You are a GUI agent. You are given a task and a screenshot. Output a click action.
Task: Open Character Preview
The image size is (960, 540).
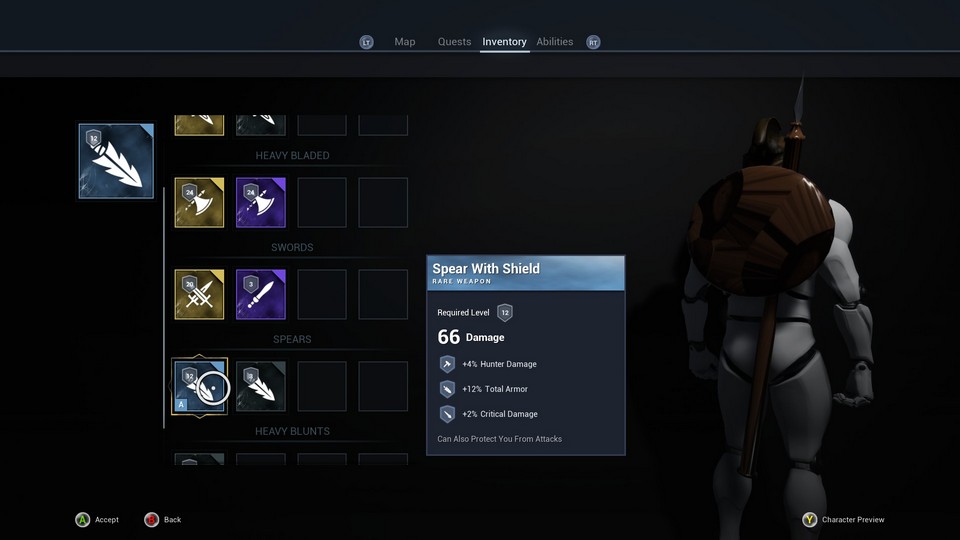(843, 520)
